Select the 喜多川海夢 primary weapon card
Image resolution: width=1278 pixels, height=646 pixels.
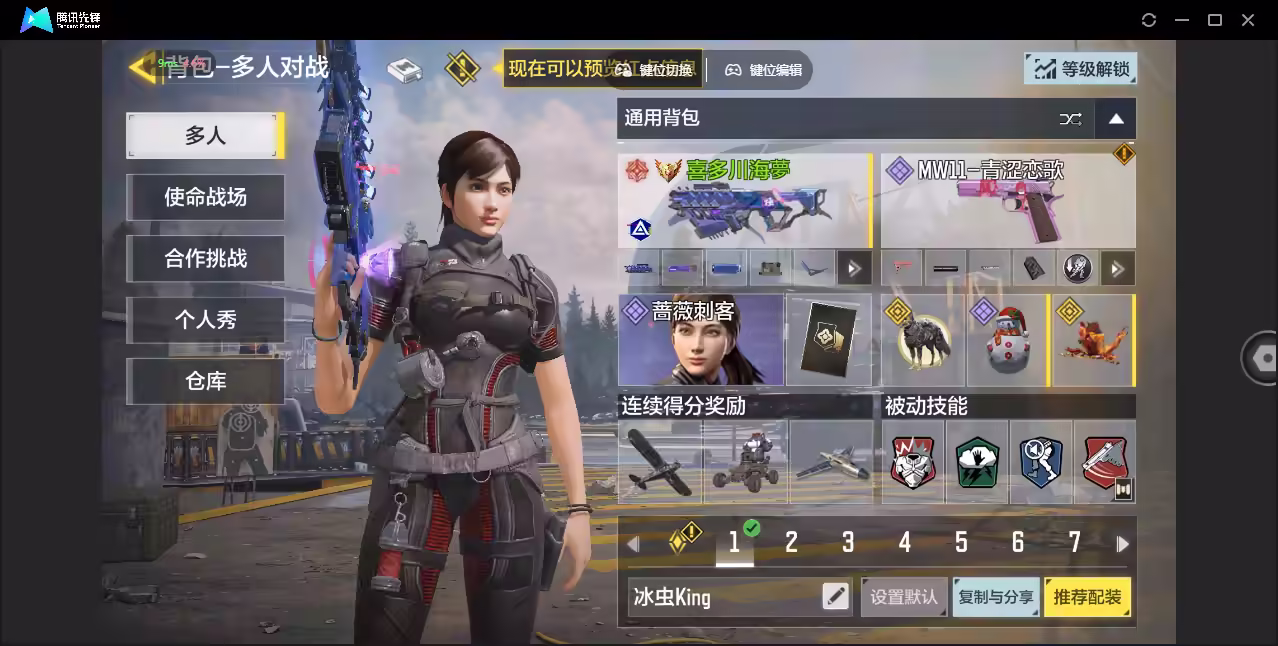coord(744,200)
